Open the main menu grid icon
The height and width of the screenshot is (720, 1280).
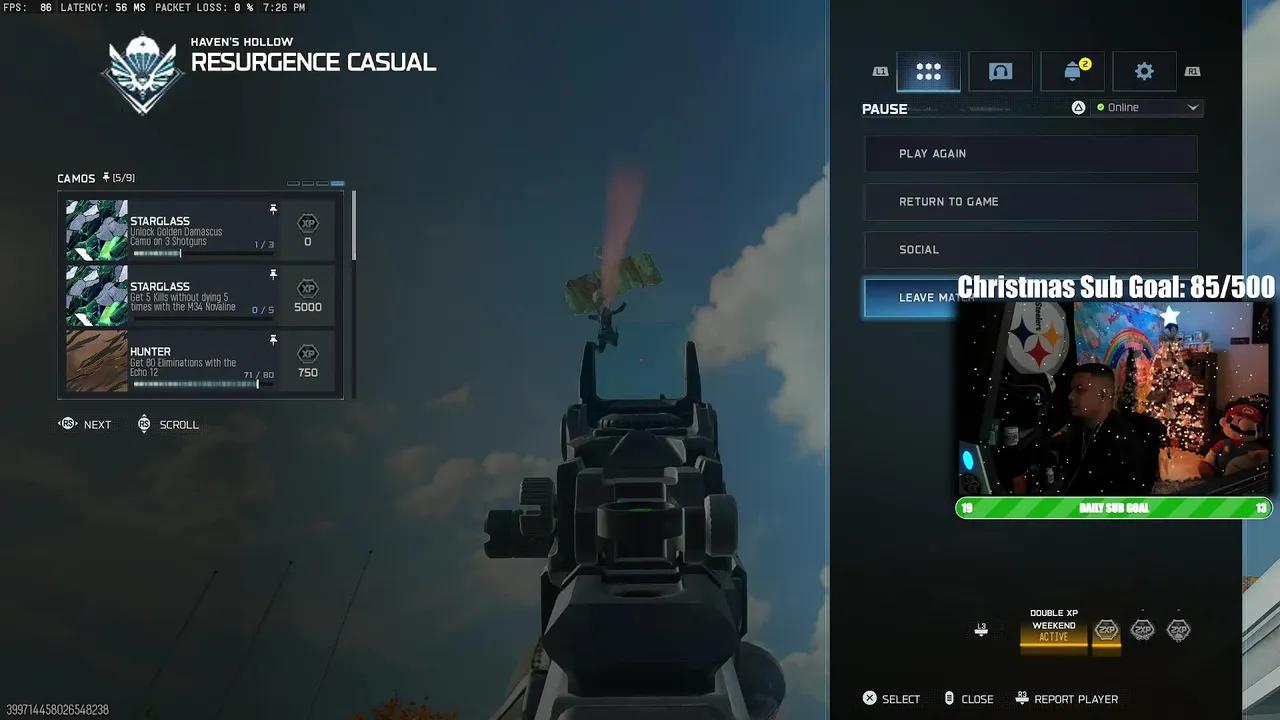(x=928, y=71)
